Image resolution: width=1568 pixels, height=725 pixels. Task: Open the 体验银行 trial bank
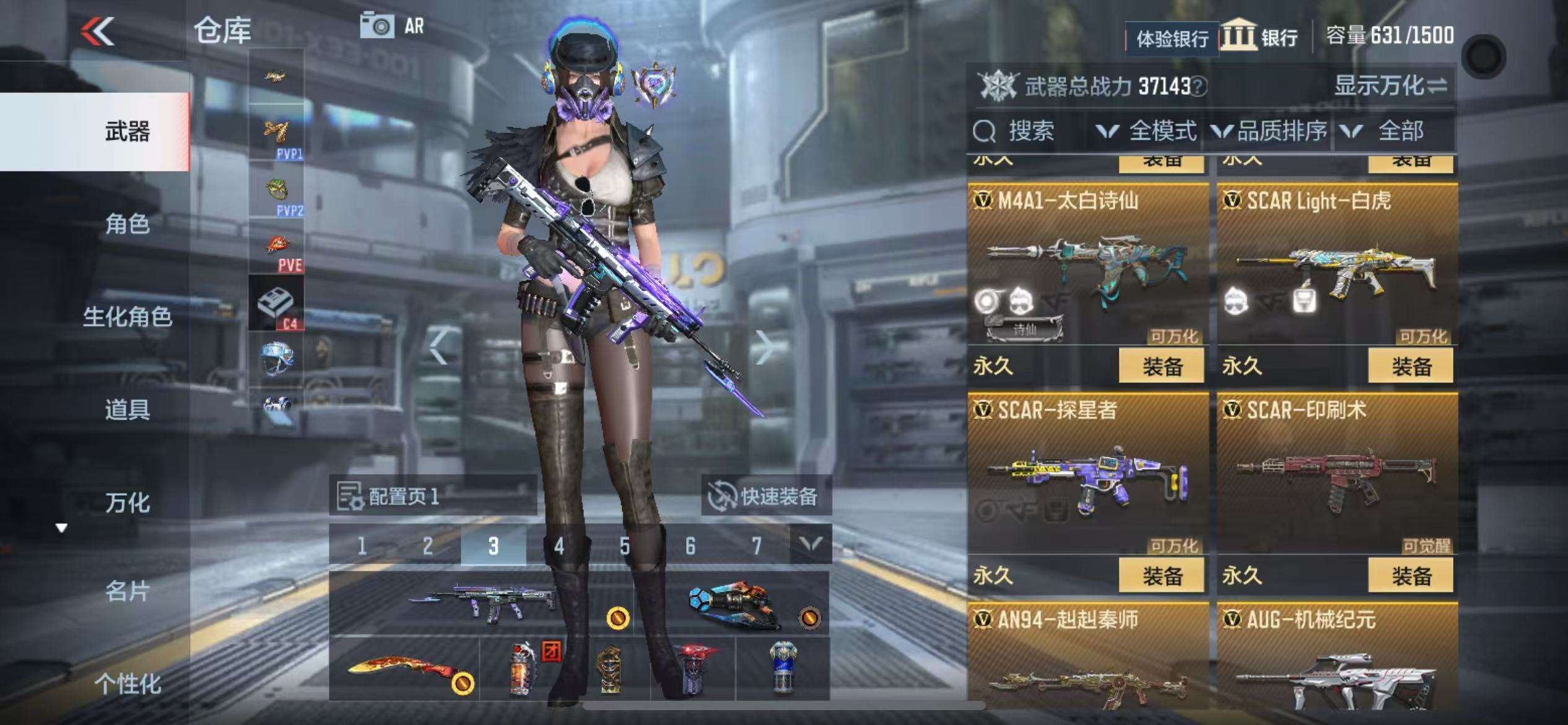tap(1172, 39)
